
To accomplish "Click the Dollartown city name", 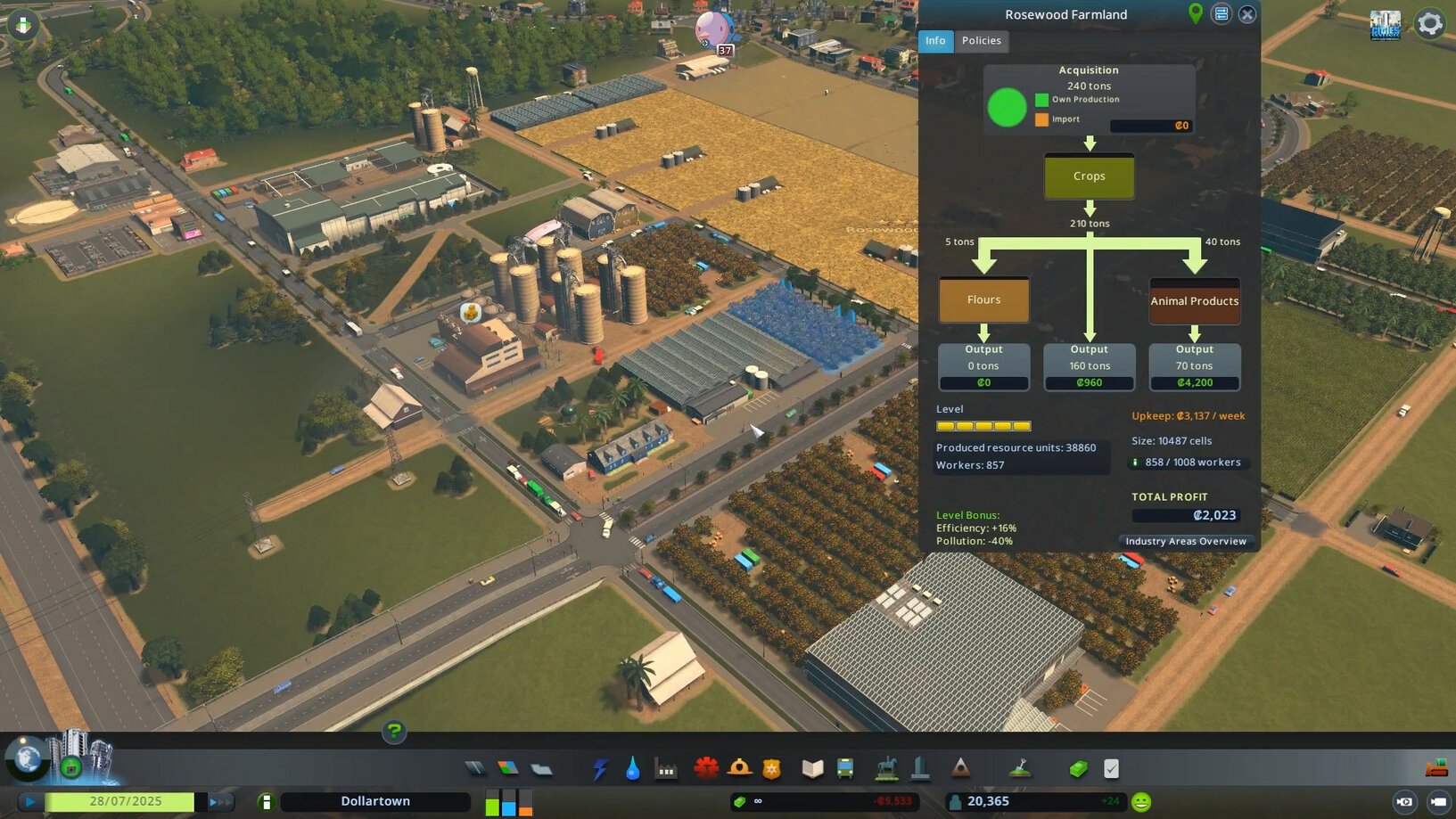I will tap(375, 800).
